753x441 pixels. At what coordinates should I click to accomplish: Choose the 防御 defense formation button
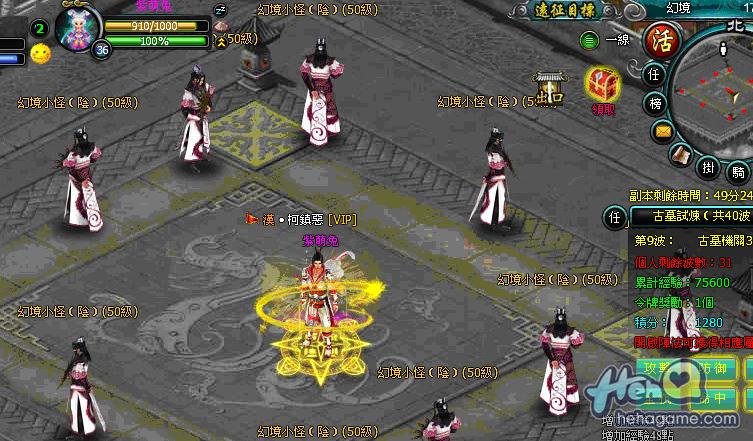pos(707,368)
